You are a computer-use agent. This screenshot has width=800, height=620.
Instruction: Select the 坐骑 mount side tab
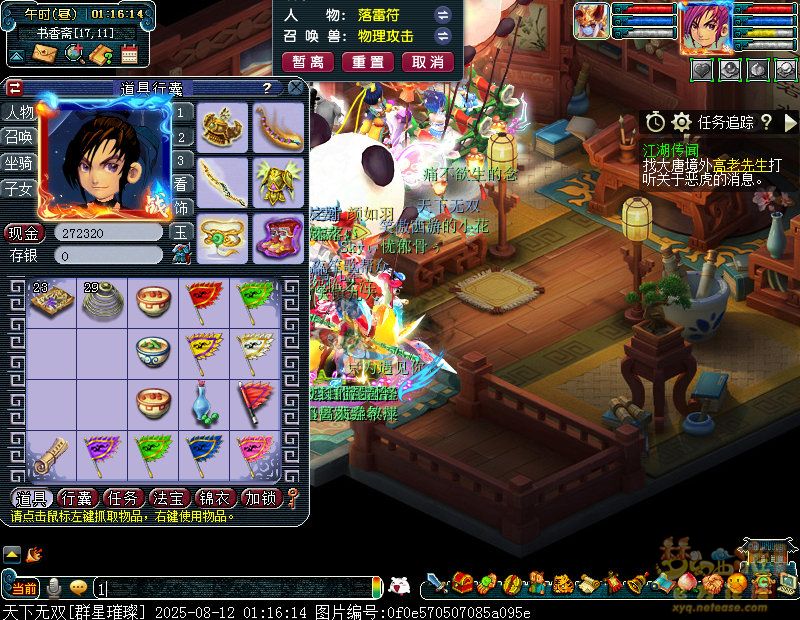pyautogui.click(x=17, y=162)
